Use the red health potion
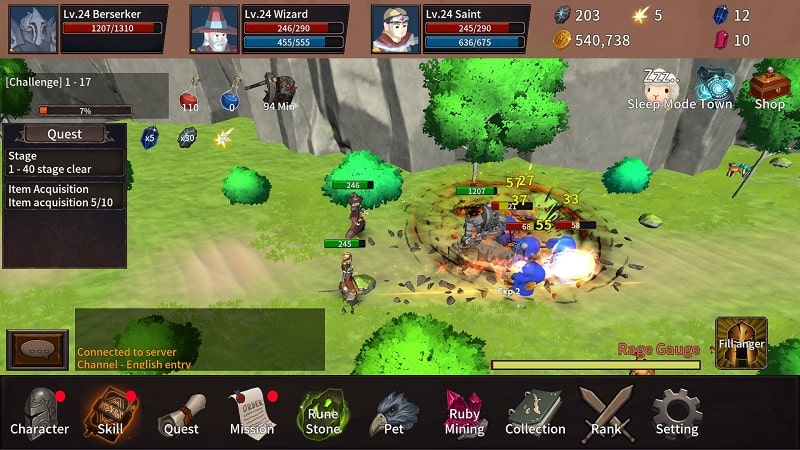The width and height of the screenshot is (800, 450). pos(188,99)
